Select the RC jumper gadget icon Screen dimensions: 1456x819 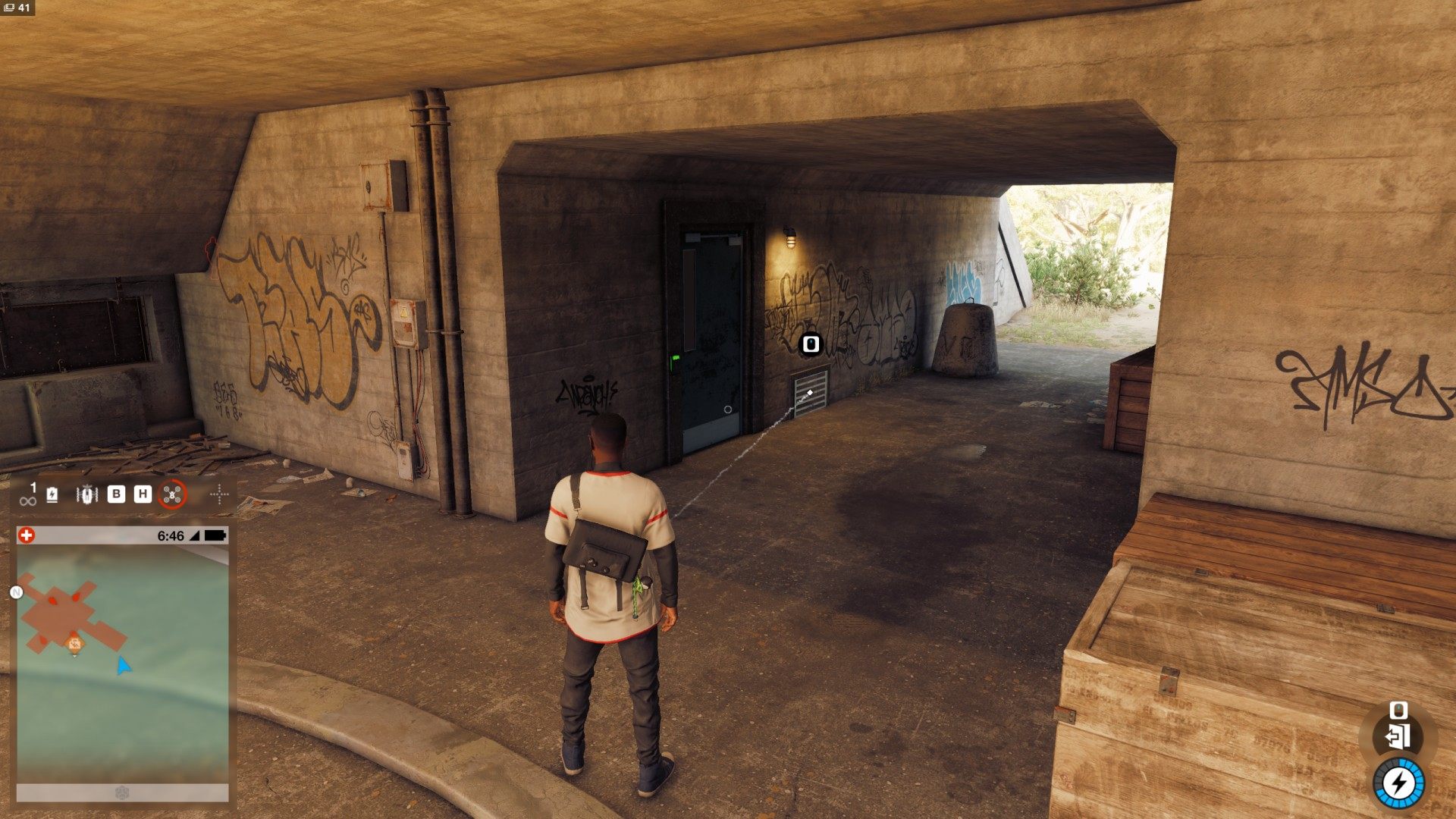pos(87,495)
